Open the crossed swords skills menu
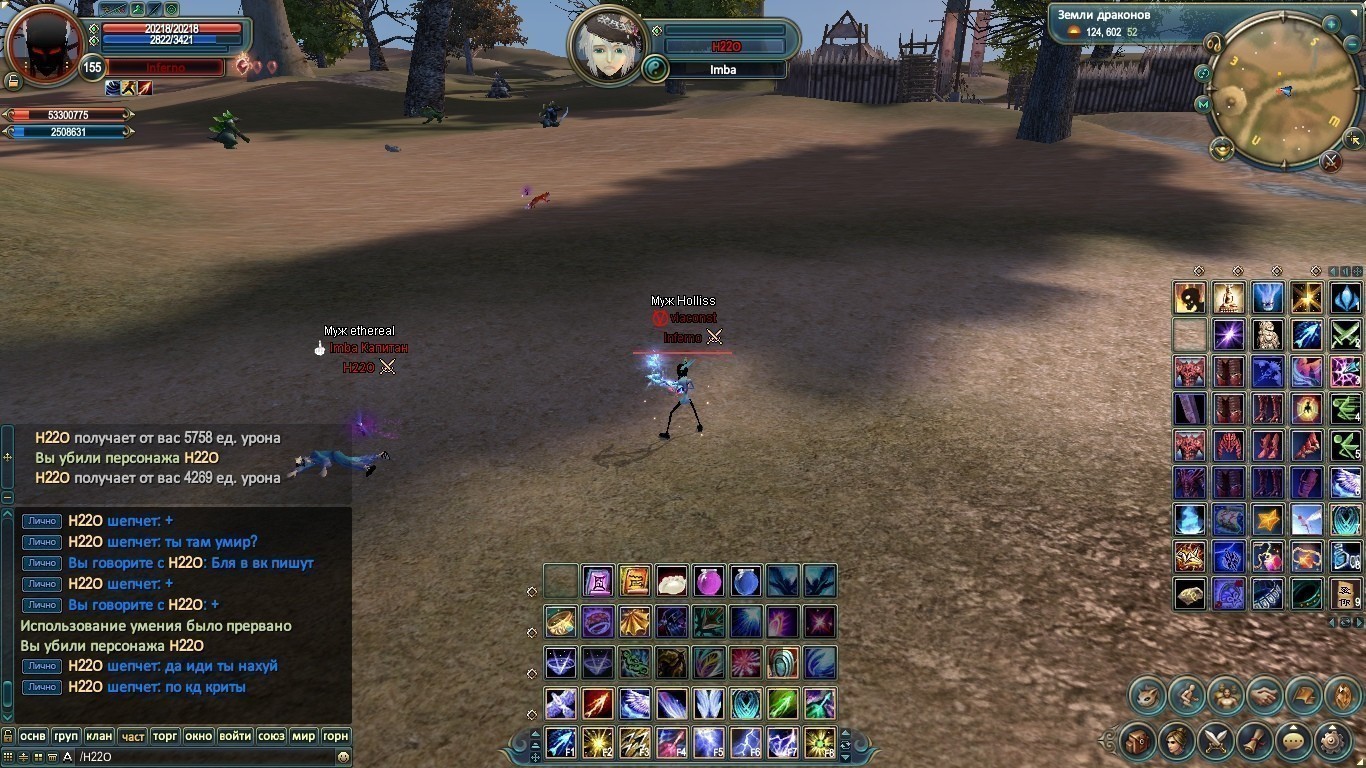Screen dimensions: 1366x768 (1215, 741)
